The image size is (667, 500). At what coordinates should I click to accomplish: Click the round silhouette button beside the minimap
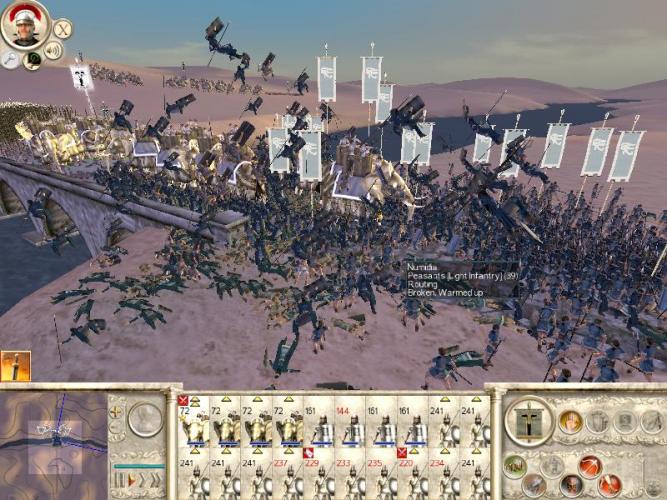(147, 417)
